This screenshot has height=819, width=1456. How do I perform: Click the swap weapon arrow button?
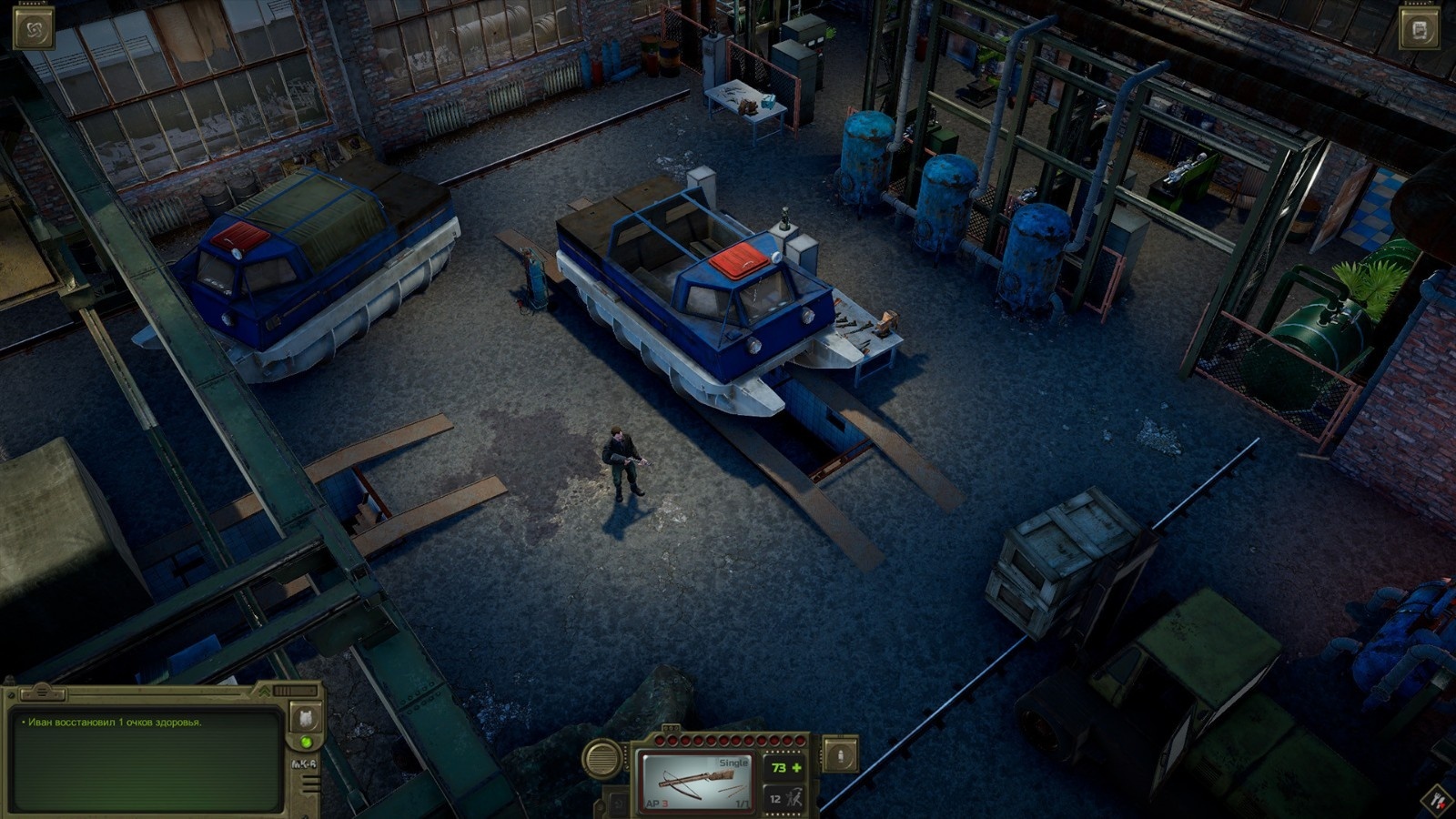point(618,804)
